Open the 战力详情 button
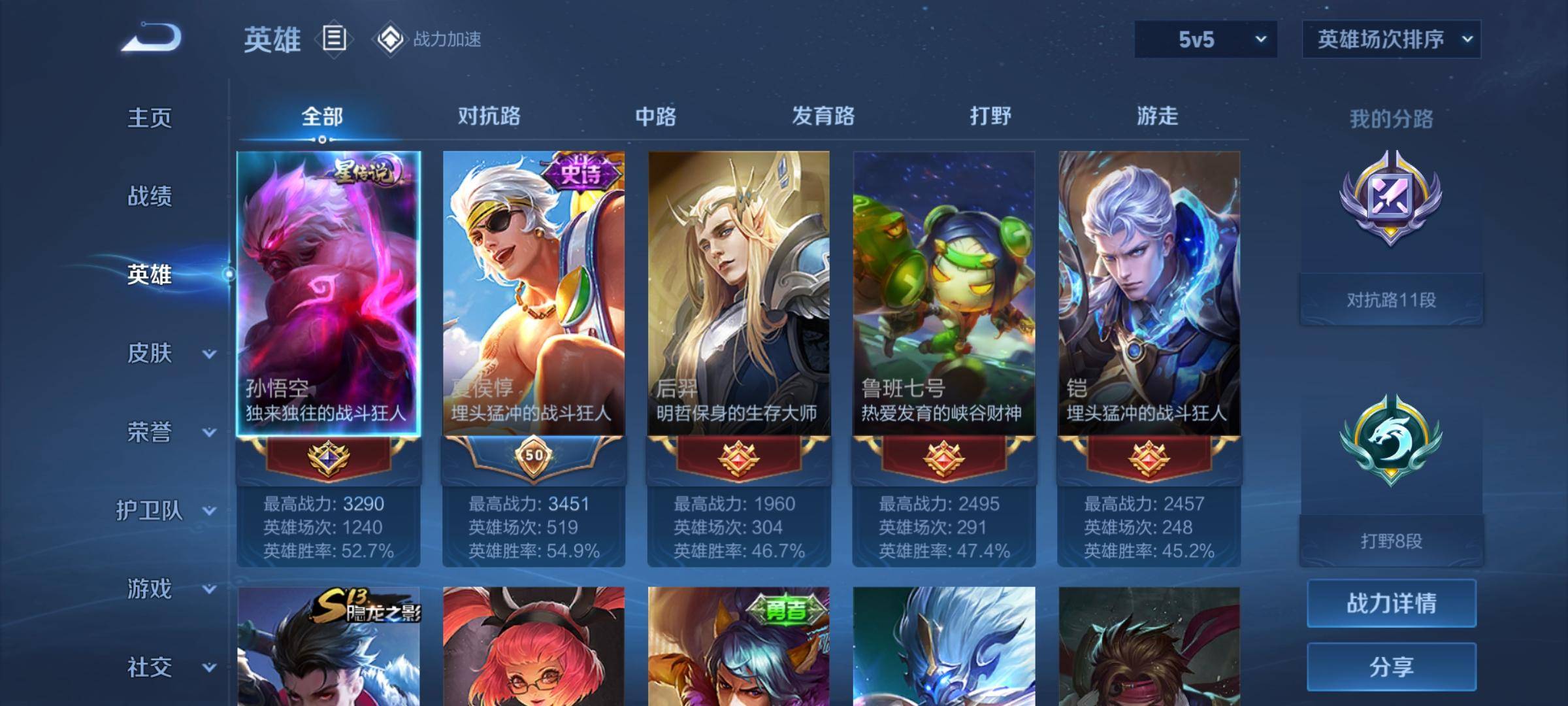The height and width of the screenshot is (706, 1568). click(1391, 603)
